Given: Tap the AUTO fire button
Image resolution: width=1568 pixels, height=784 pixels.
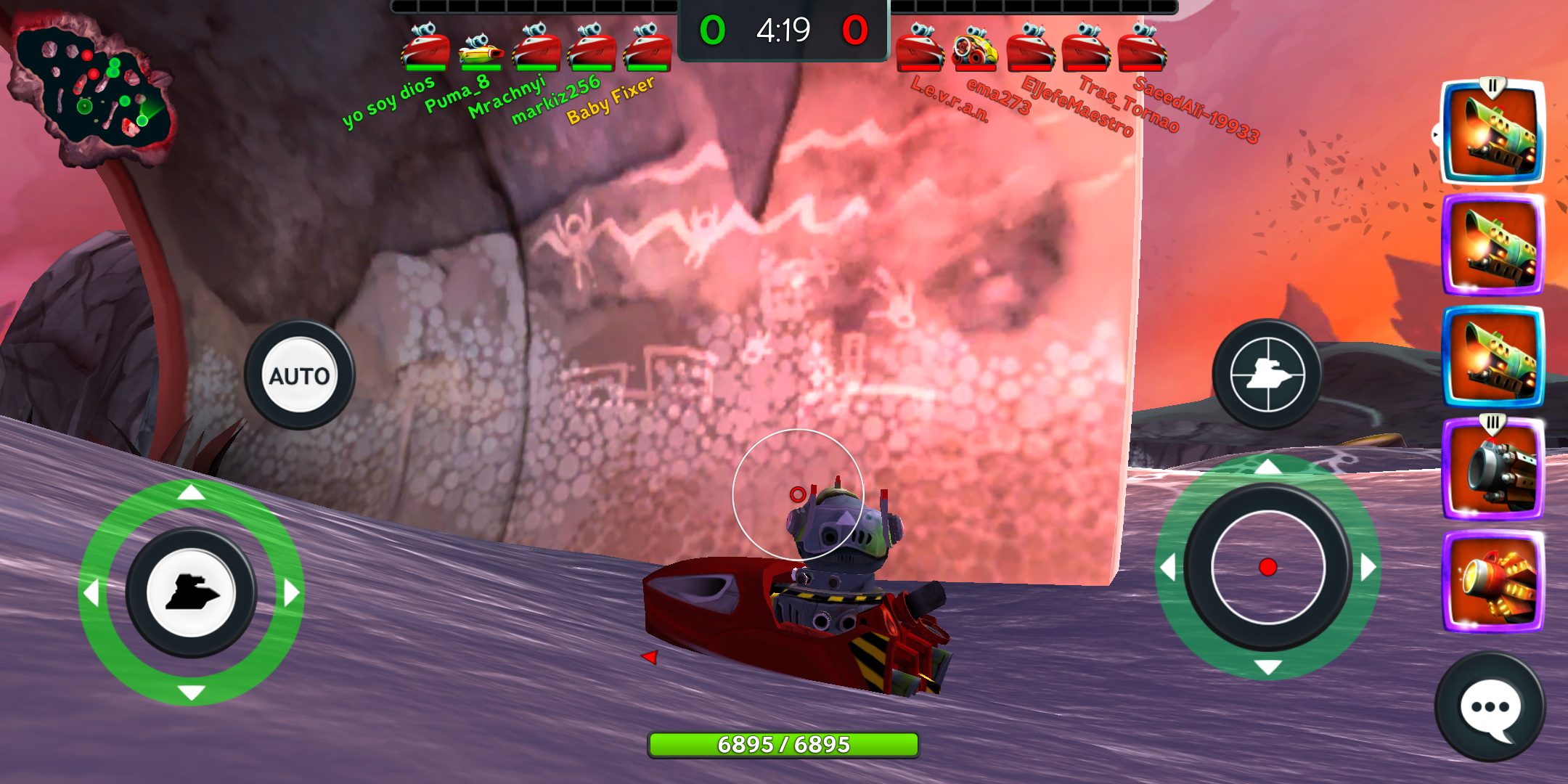Looking at the screenshot, I should (x=299, y=375).
